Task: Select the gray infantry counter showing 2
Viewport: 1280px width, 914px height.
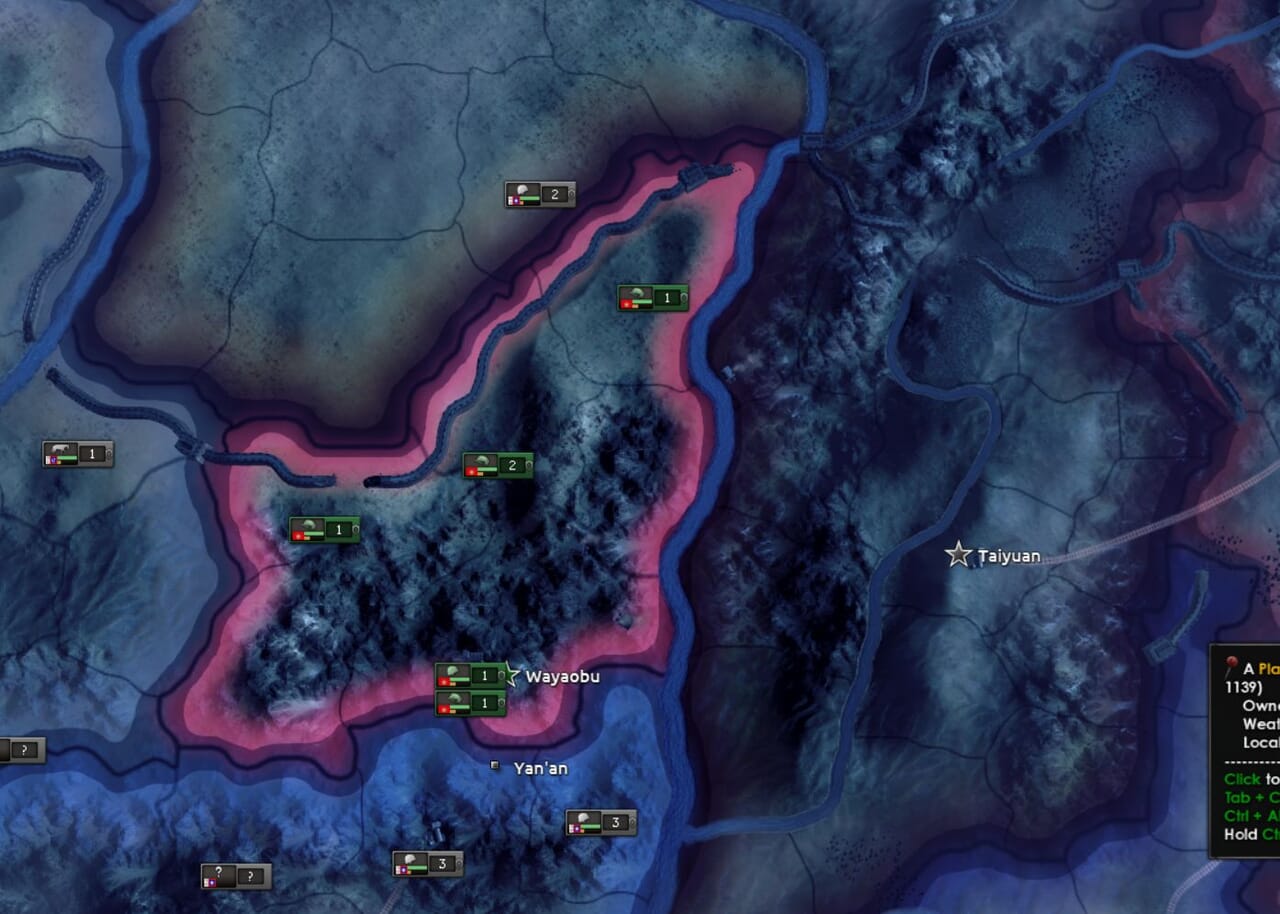Action: [x=540, y=194]
